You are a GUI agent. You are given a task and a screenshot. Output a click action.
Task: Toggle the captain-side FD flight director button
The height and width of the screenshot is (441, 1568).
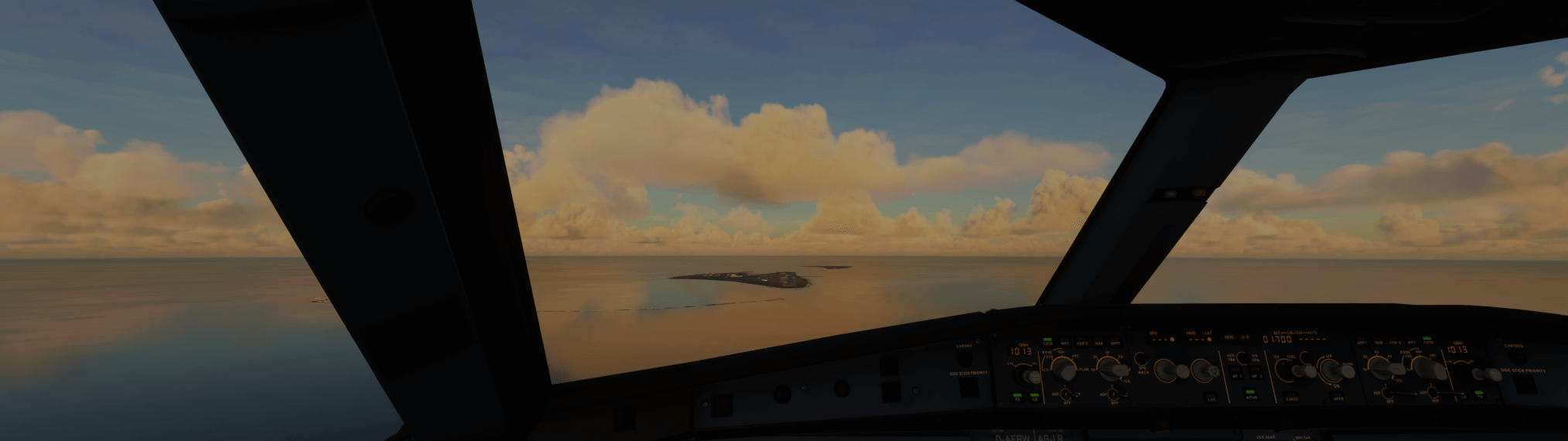1018,398
